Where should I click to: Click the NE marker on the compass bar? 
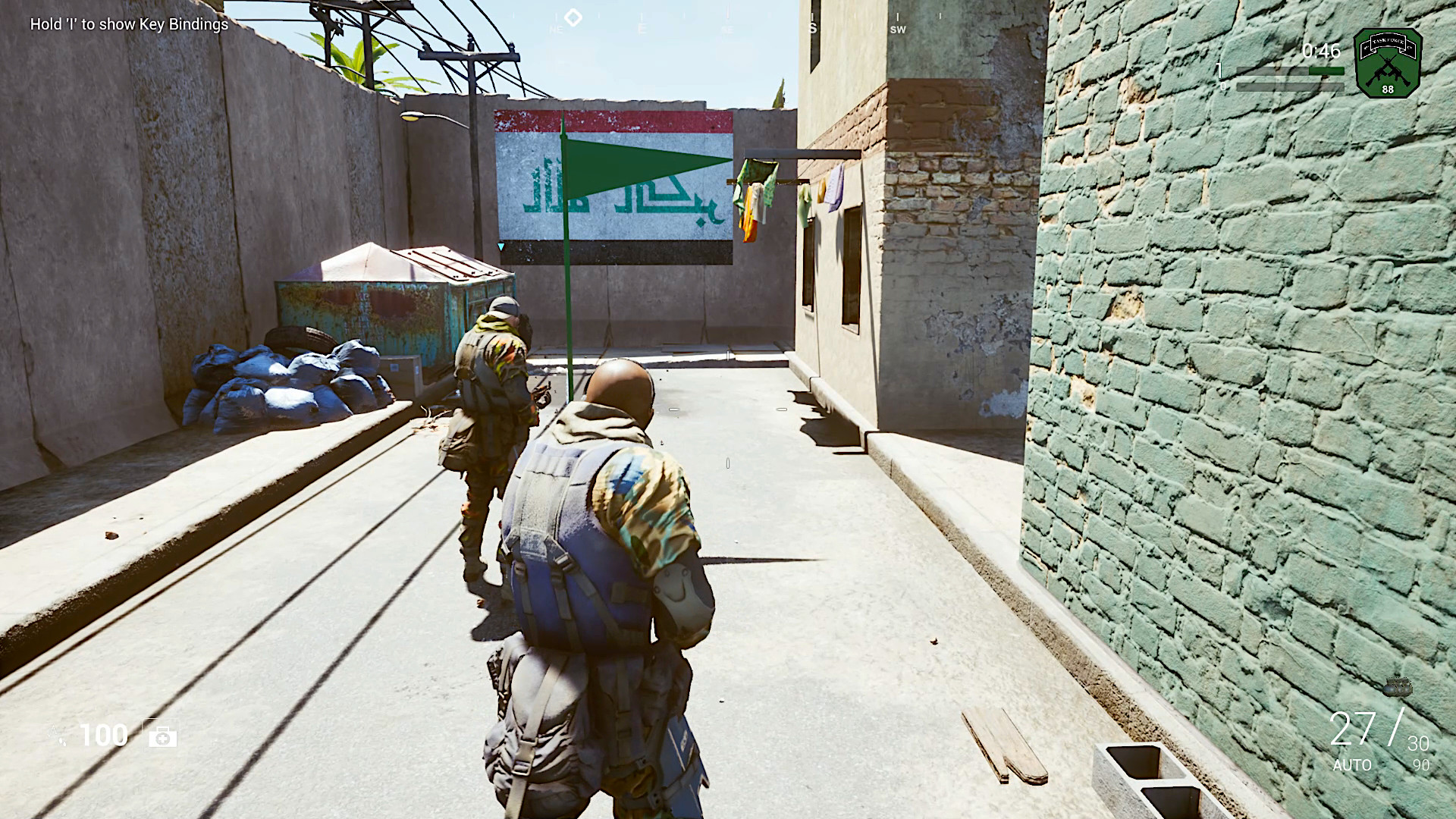pyautogui.click(x=554, y=29)
